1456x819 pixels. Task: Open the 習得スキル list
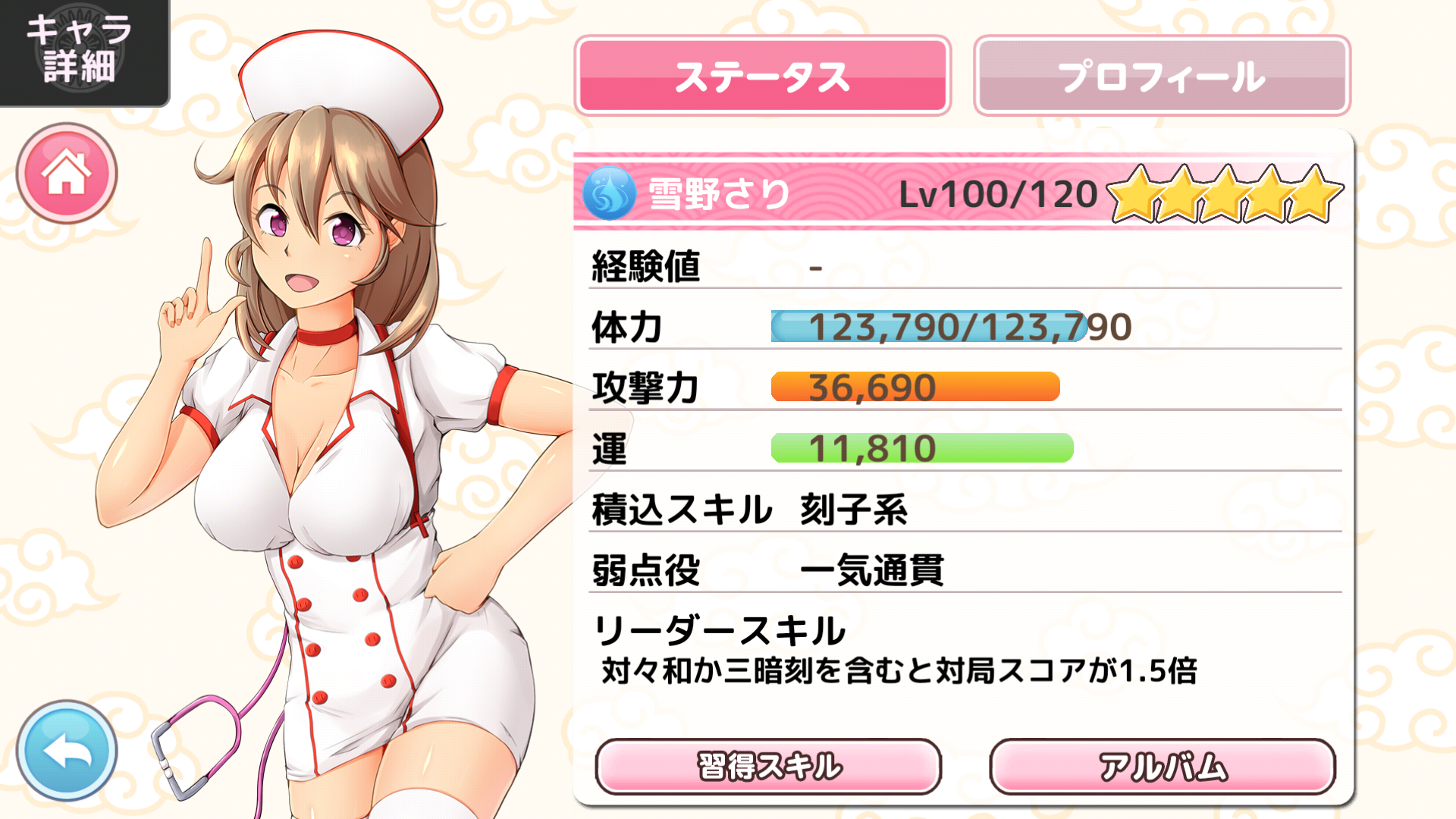click(768, 767)
